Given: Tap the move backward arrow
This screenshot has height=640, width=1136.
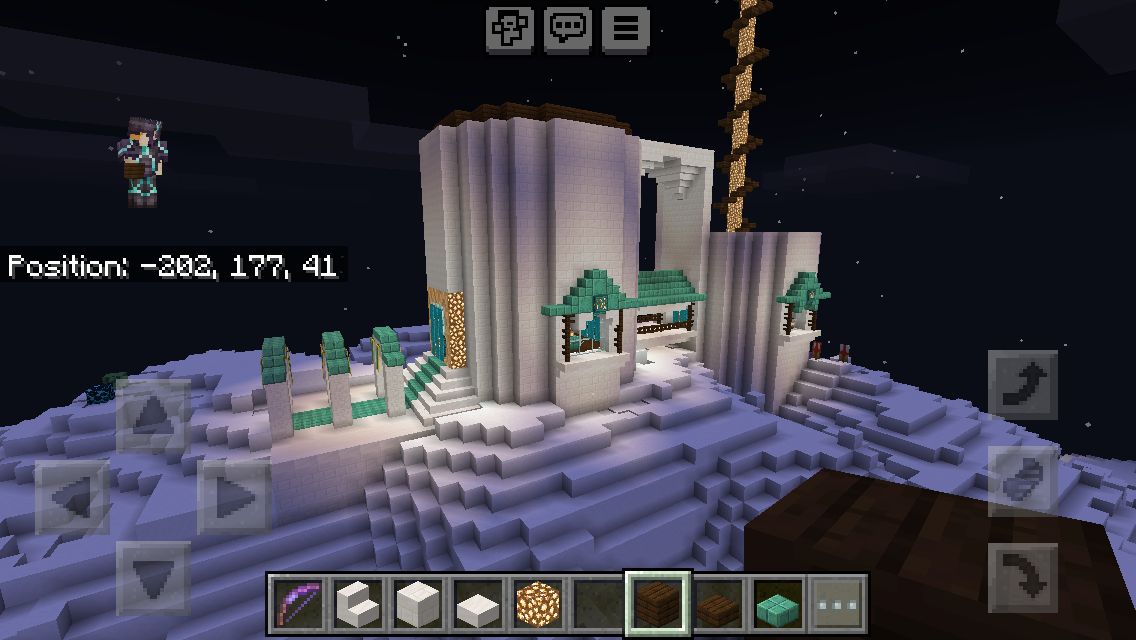Looking at the screenshot, I should pos(153,577).
